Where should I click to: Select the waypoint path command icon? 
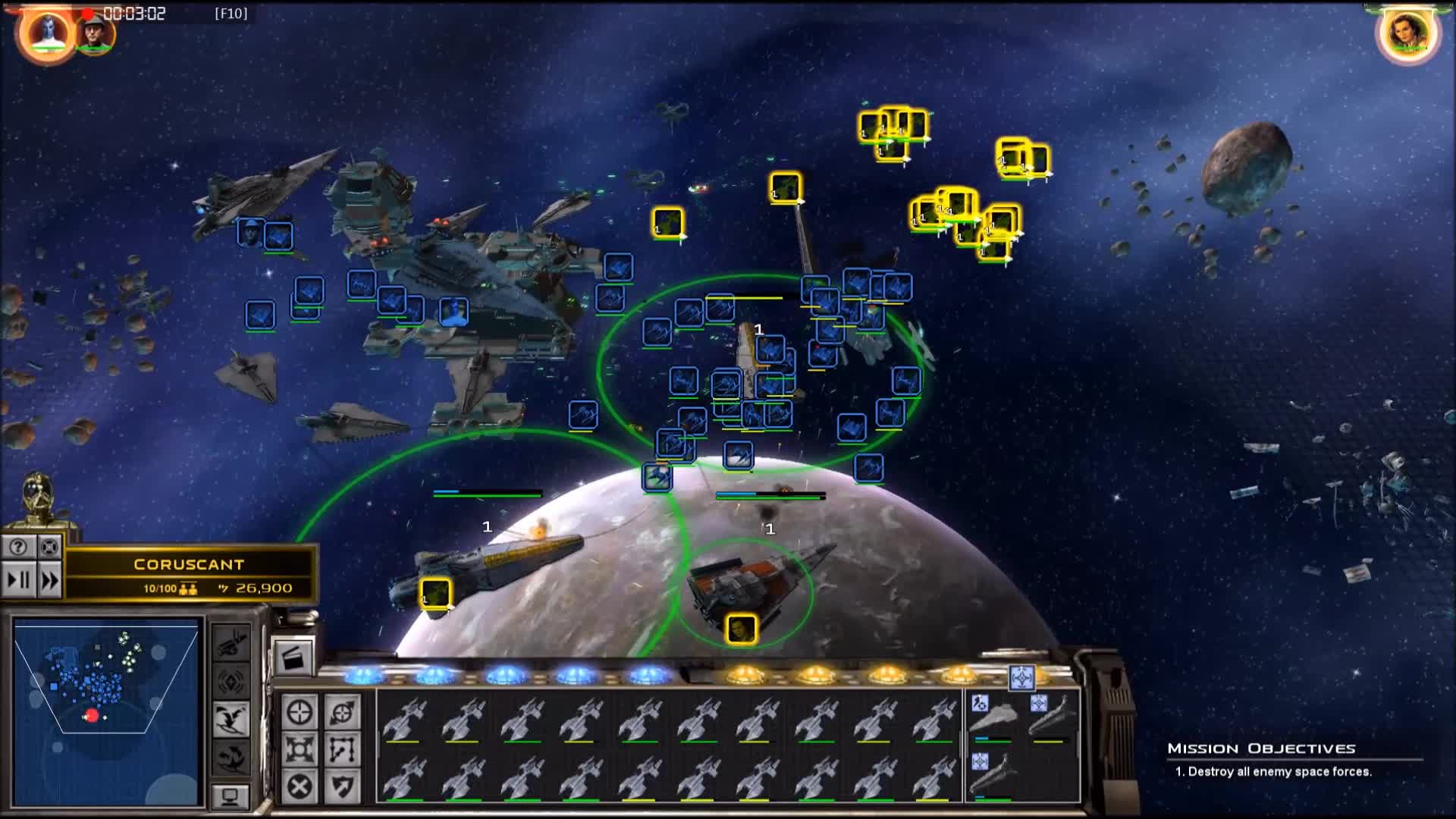(x=343, y=749)
